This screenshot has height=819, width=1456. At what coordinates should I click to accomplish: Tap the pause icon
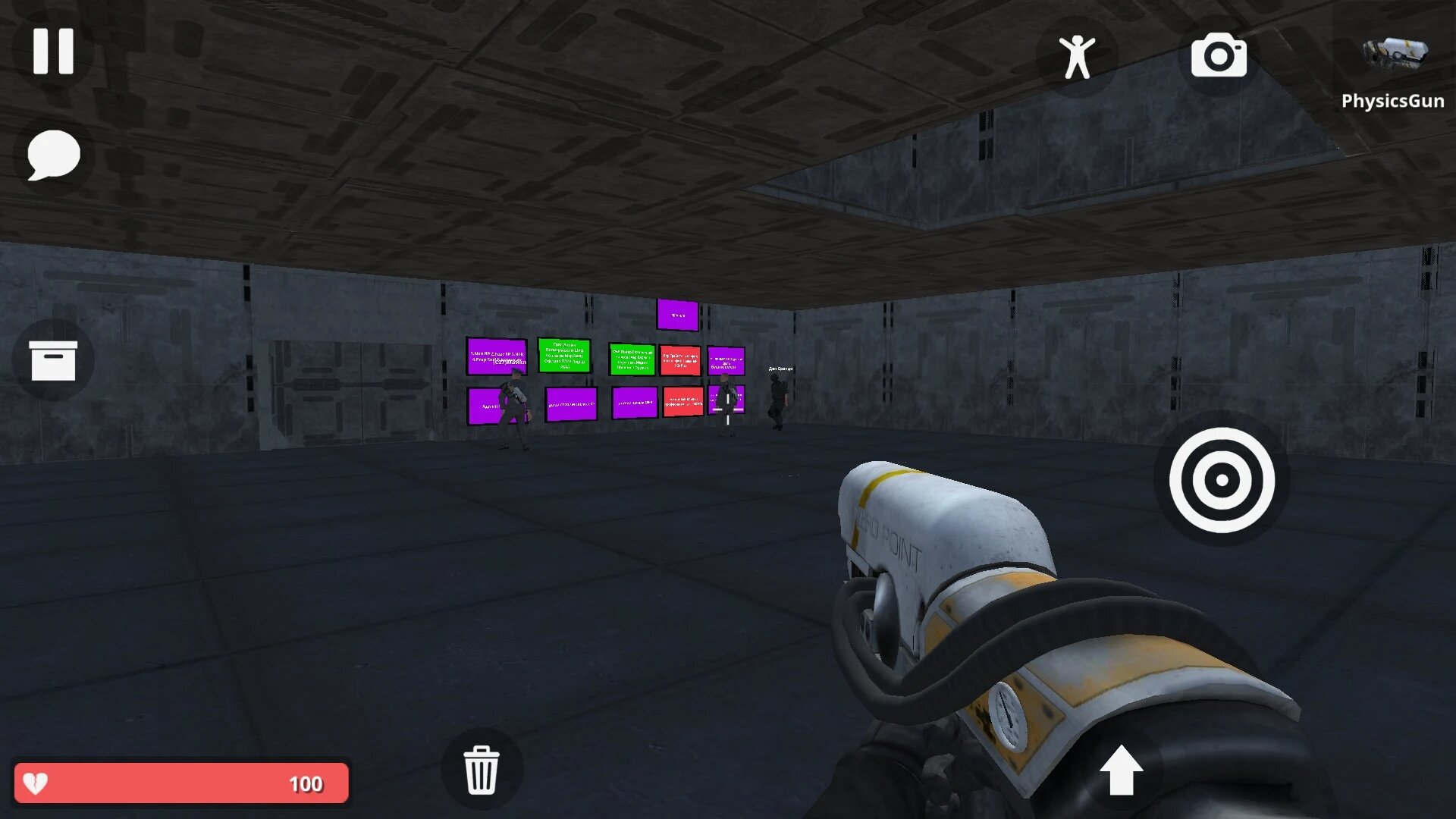pos(53,52)
